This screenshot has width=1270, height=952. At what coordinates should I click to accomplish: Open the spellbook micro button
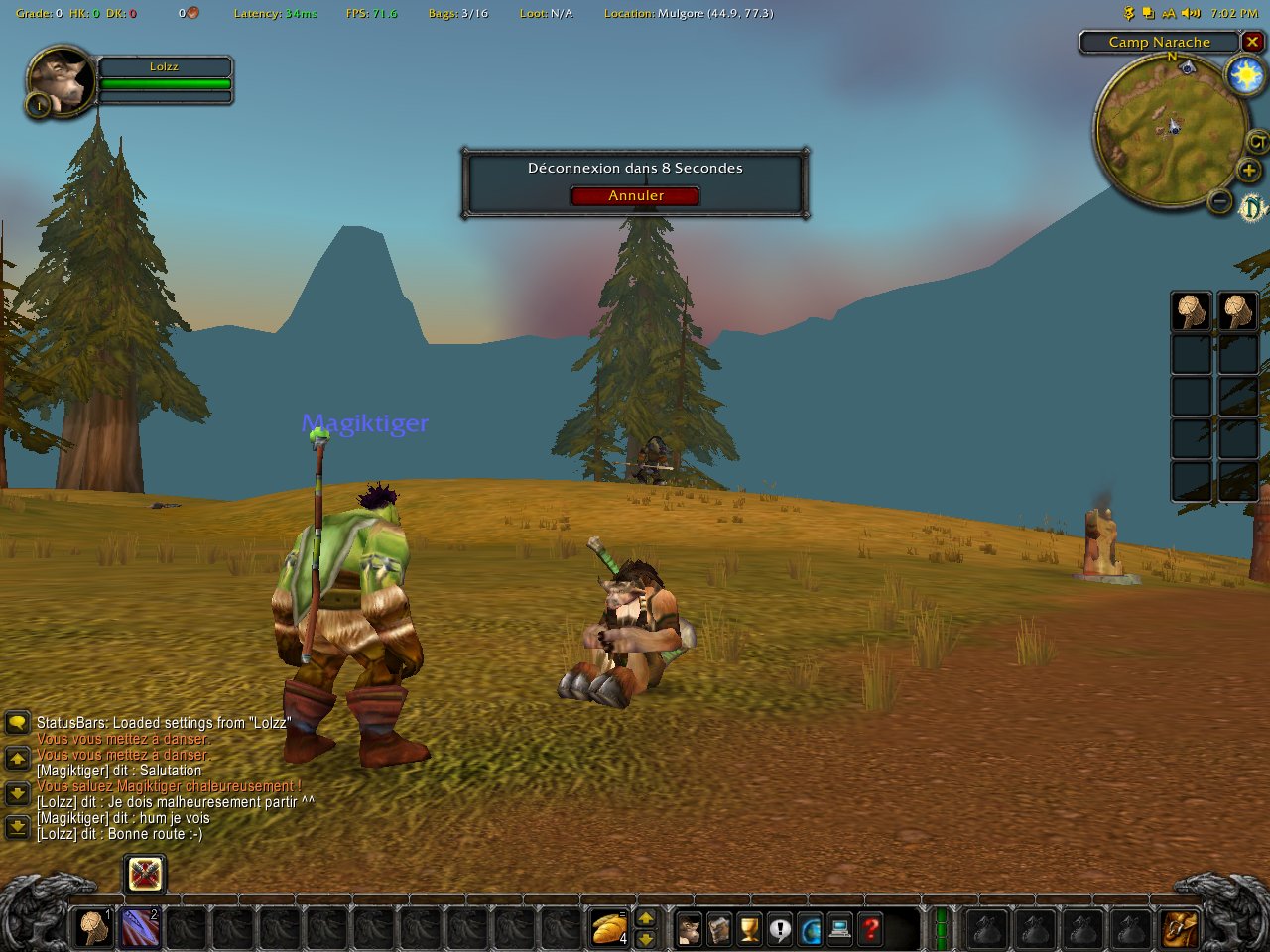click(719, 929)
